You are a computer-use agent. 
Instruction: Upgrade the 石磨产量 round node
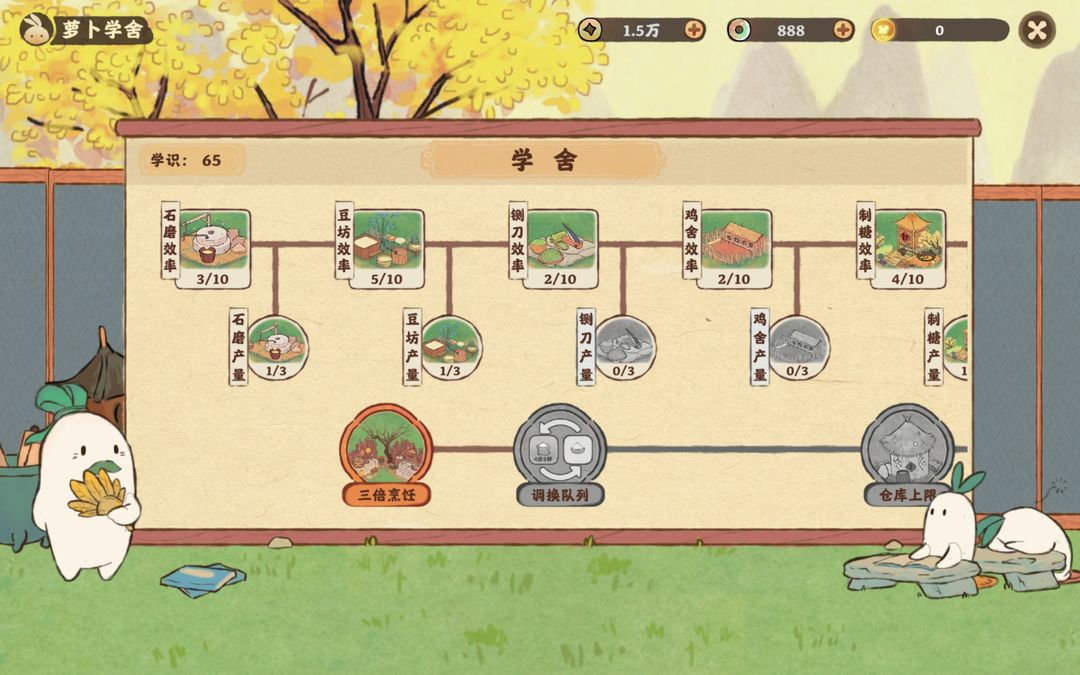(x=276, y=347)
